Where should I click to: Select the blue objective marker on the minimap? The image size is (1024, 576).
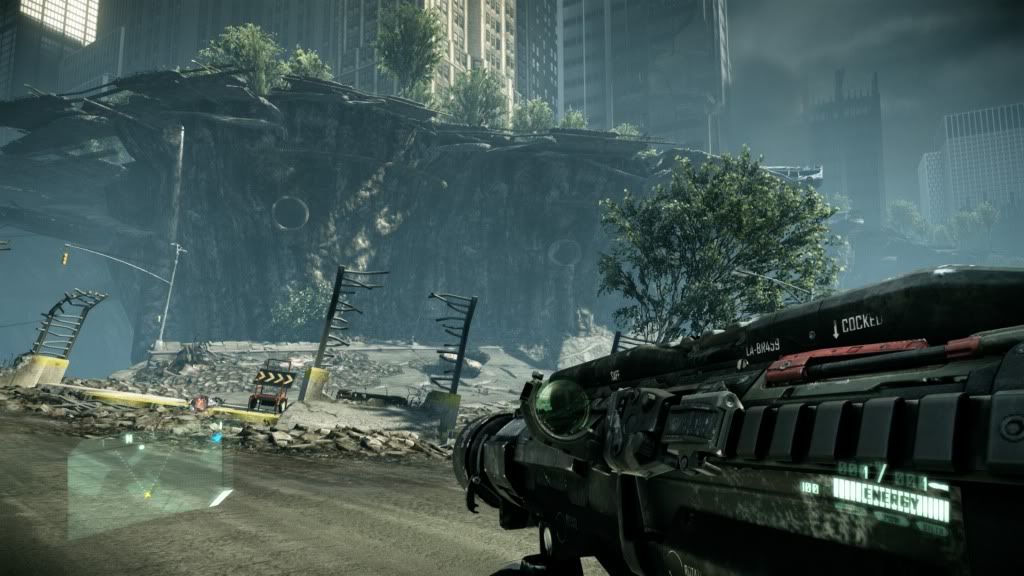[216, 438]
